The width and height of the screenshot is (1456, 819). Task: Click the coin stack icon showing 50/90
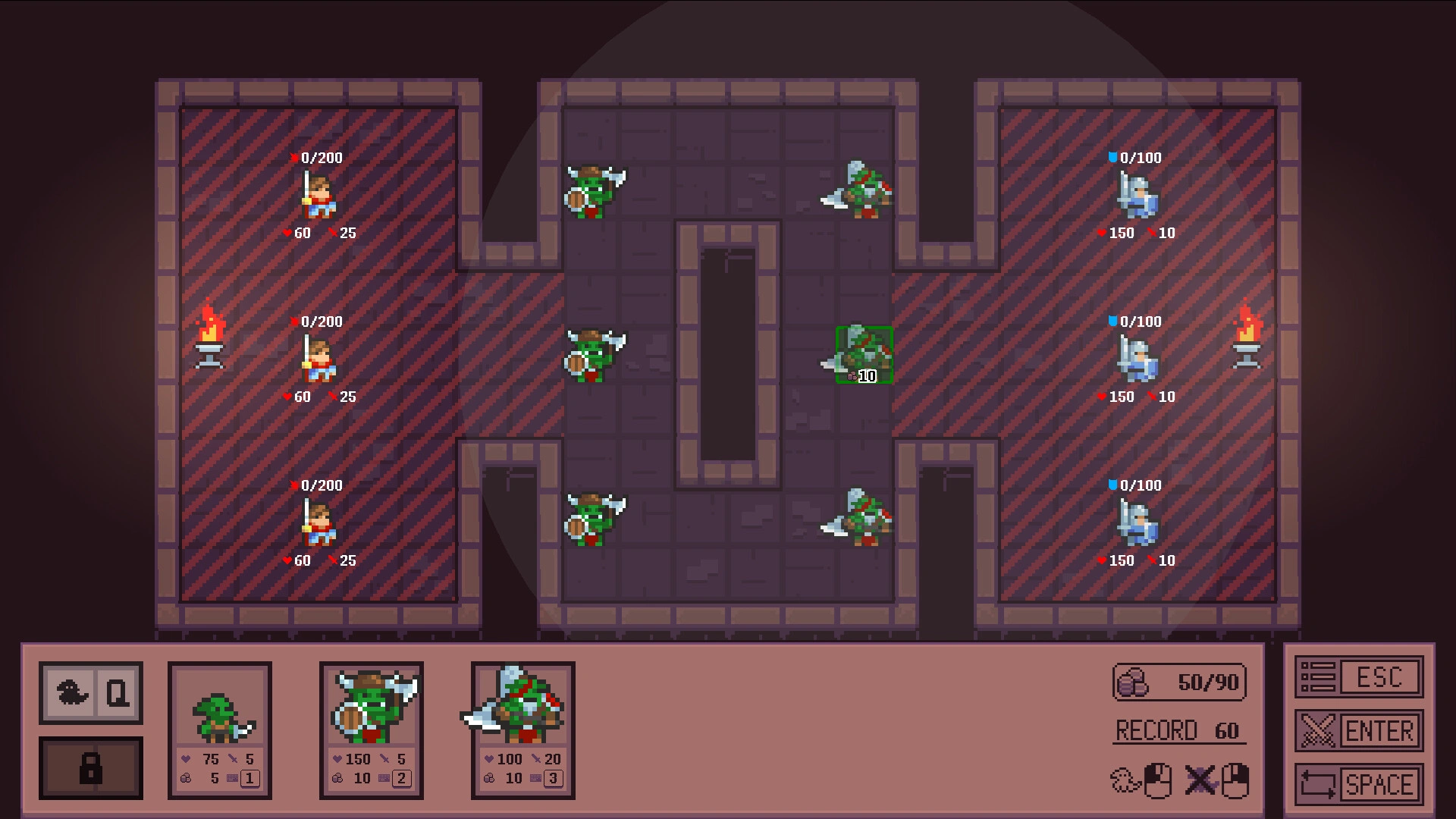point(1131,682)
